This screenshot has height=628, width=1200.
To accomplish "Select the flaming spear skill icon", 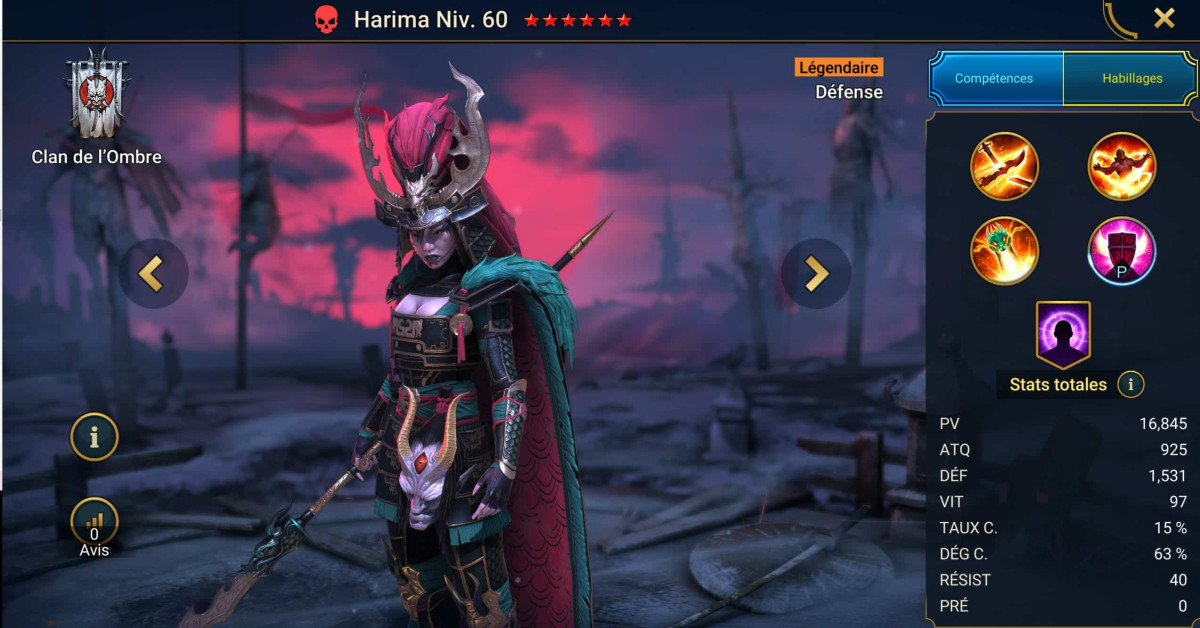I will coord(1004,166).
